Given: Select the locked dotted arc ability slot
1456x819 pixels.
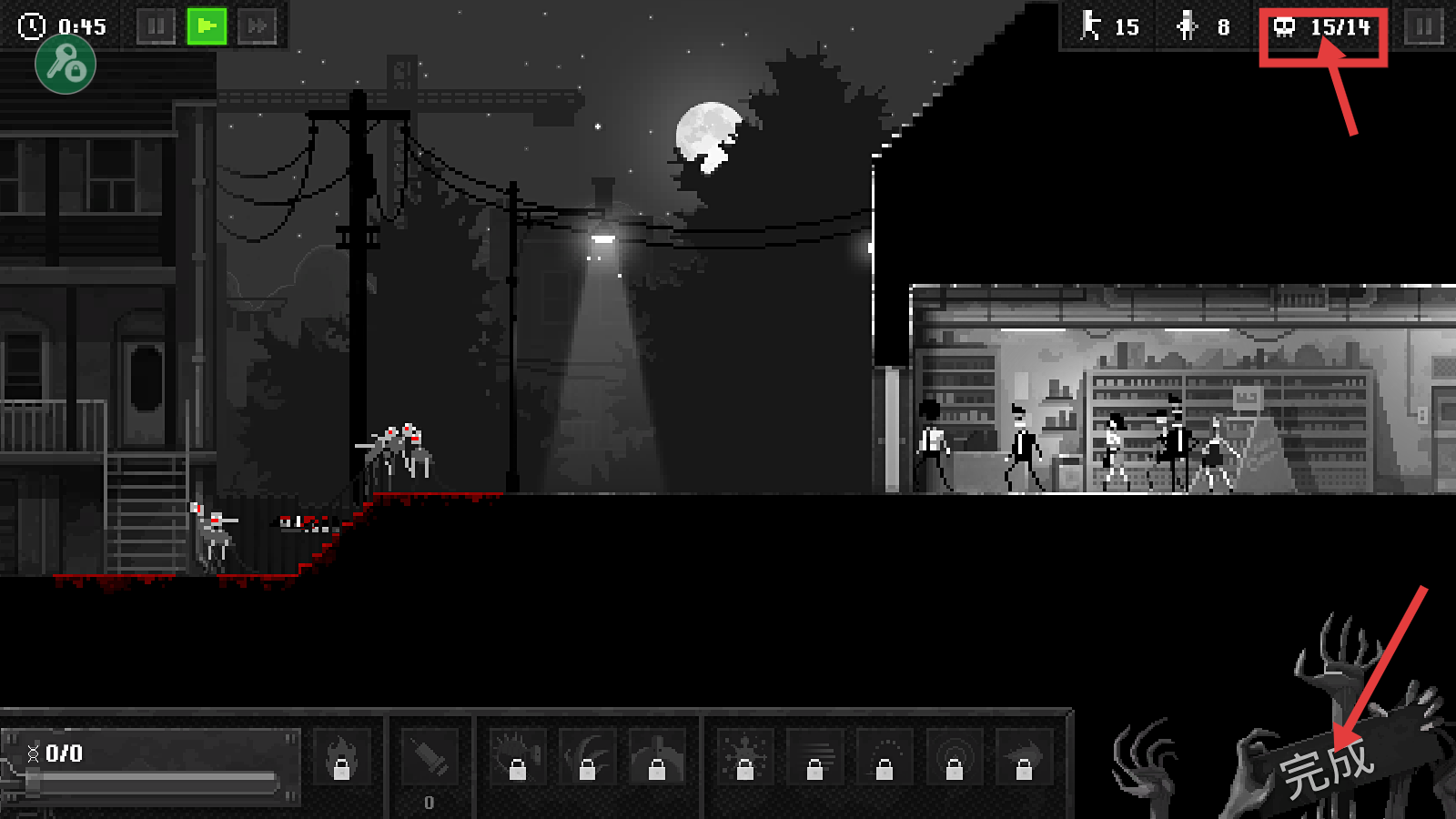Looking at the screenshot, I should click(x=885, y=757).
